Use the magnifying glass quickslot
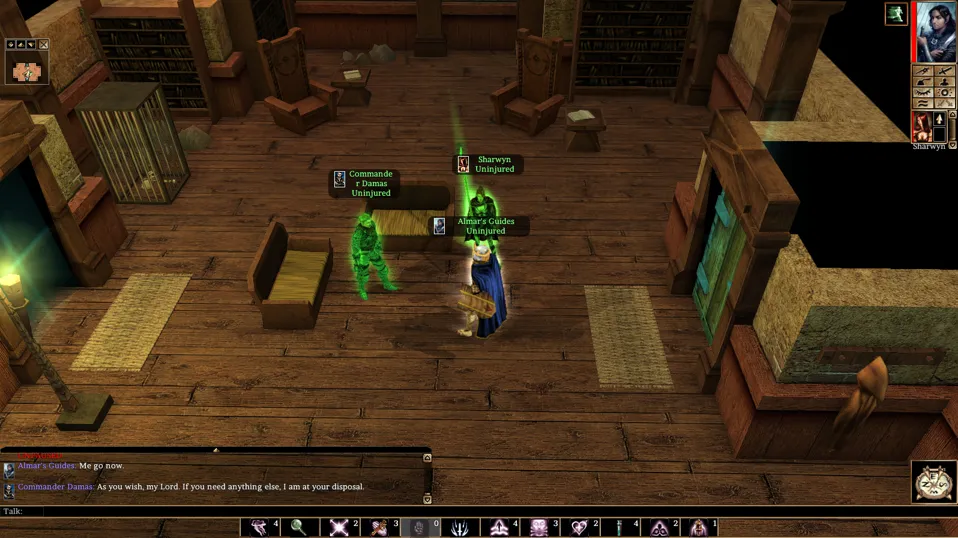This screenshot has height=538, width=958. pyautogui.click(x=298, y=527)
